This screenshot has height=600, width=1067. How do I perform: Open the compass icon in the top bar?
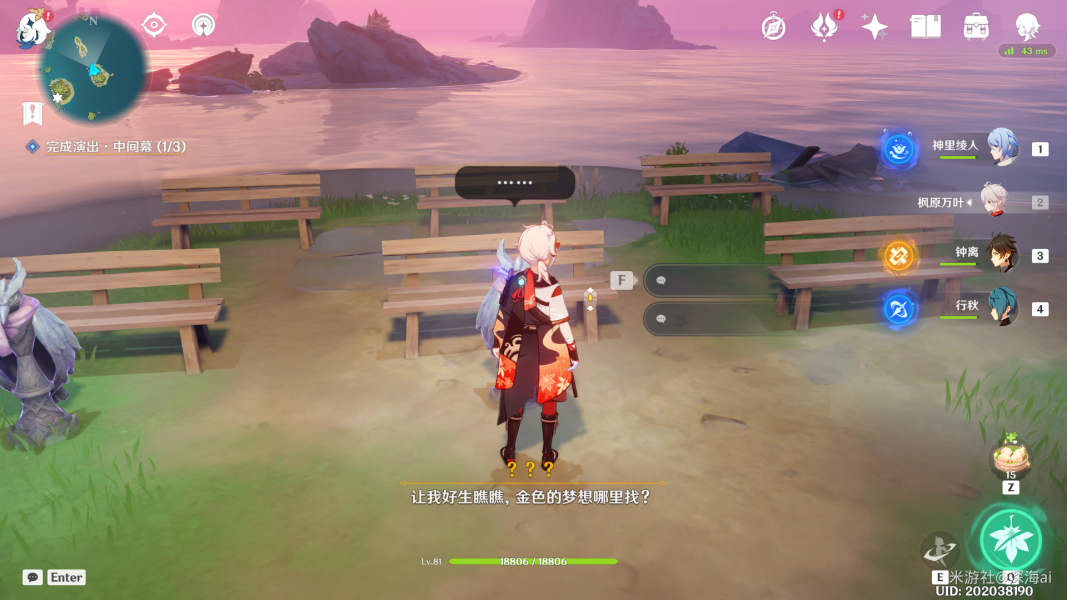773,27
